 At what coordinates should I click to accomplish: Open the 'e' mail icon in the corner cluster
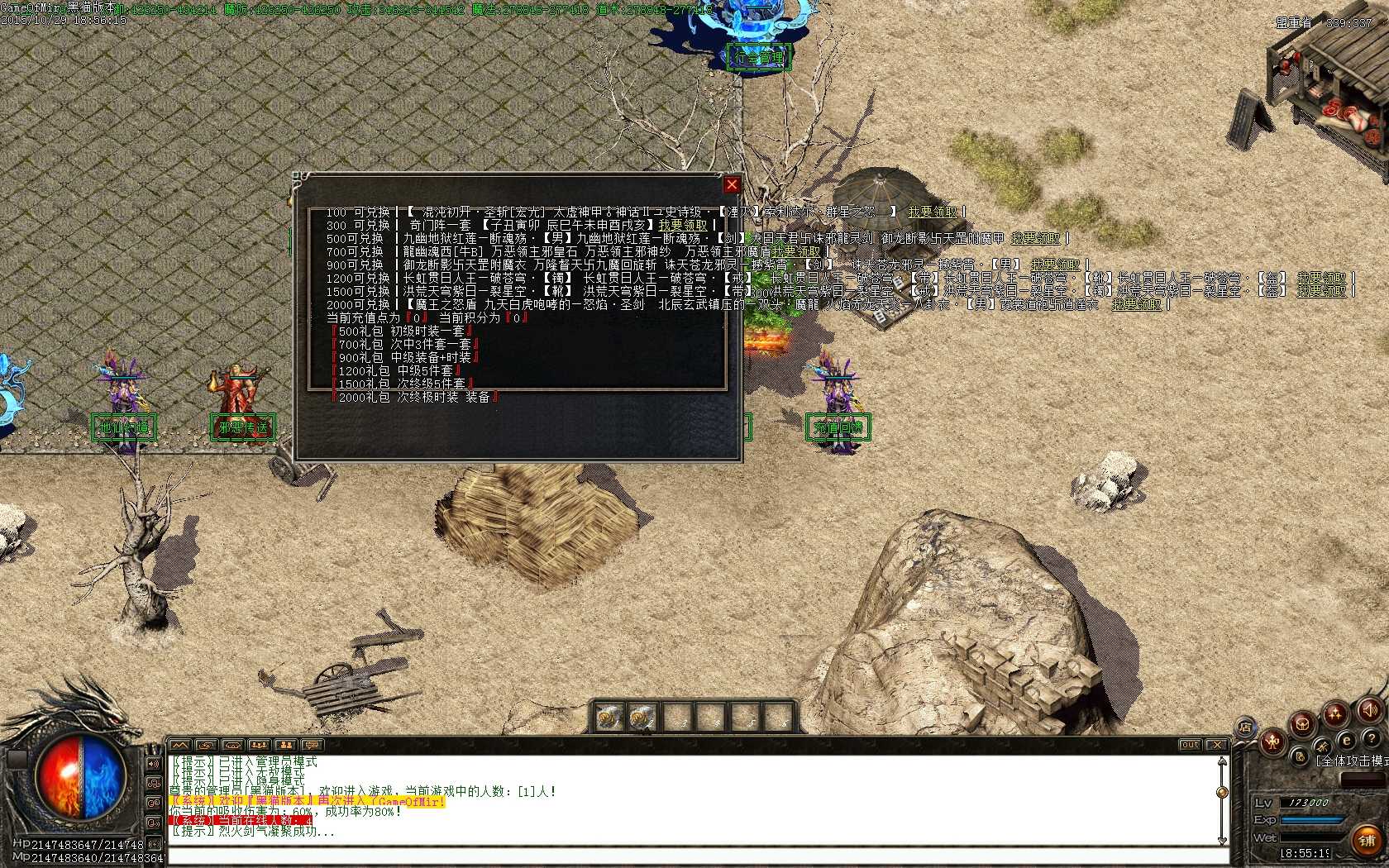click(x=1347, y=741)
